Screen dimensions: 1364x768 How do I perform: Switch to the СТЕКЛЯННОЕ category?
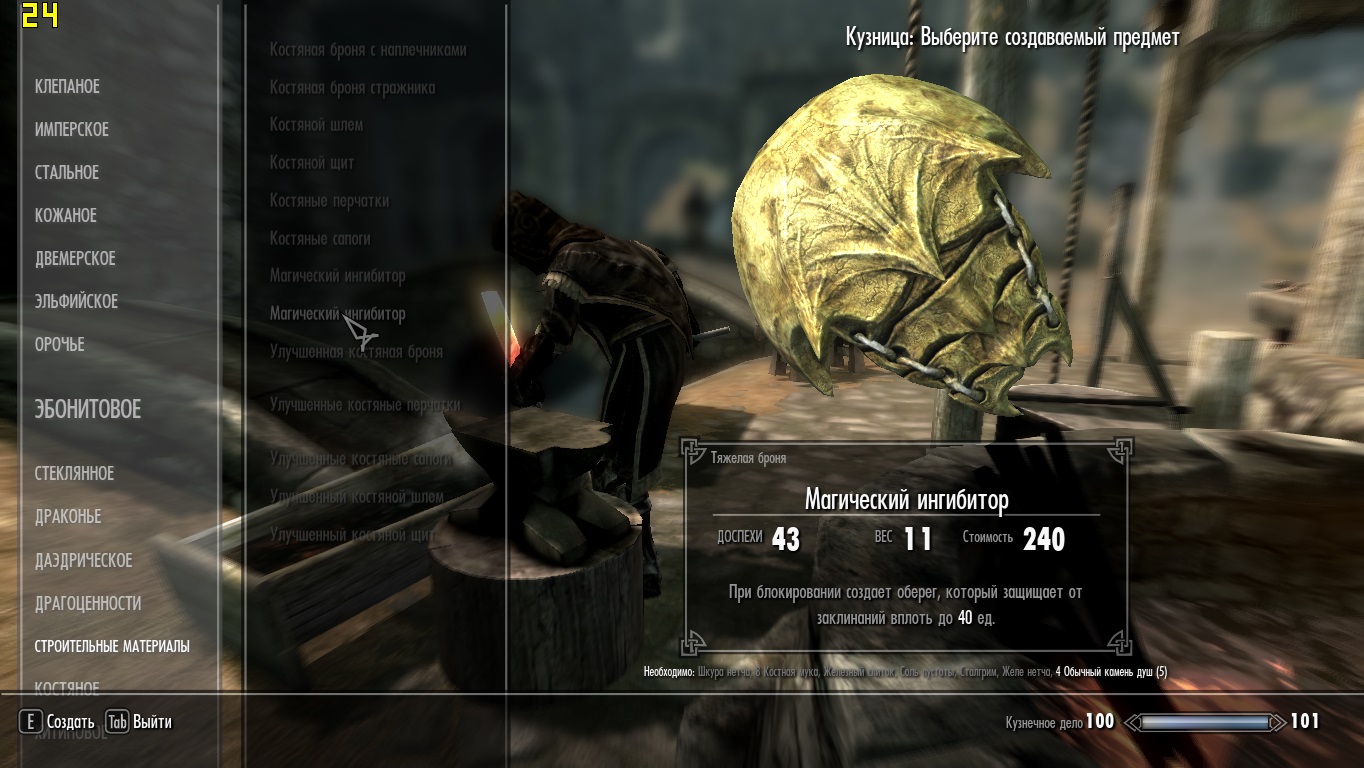(x=74, y=474)
